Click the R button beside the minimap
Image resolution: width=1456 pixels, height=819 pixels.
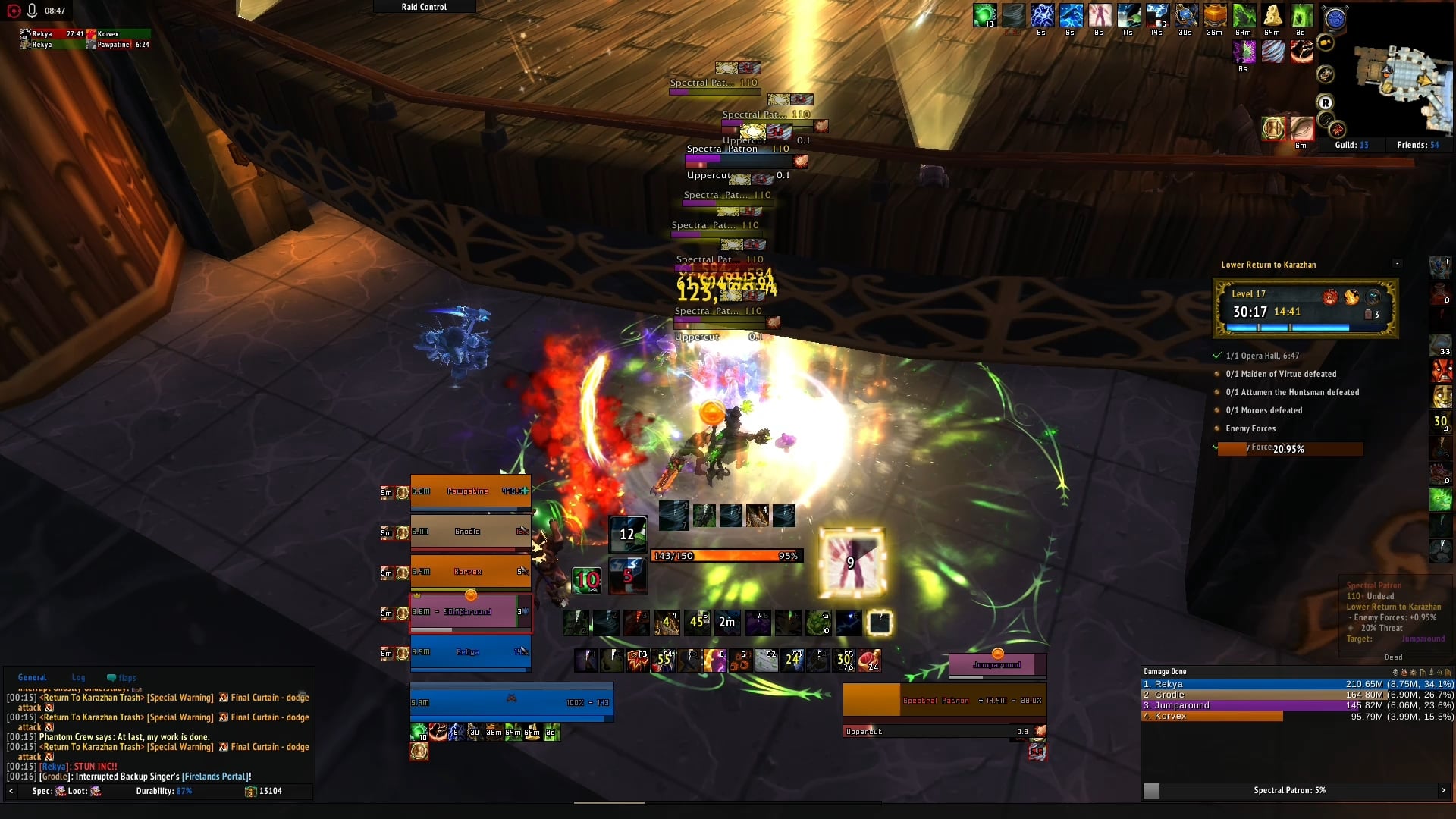pos(1325,103)
